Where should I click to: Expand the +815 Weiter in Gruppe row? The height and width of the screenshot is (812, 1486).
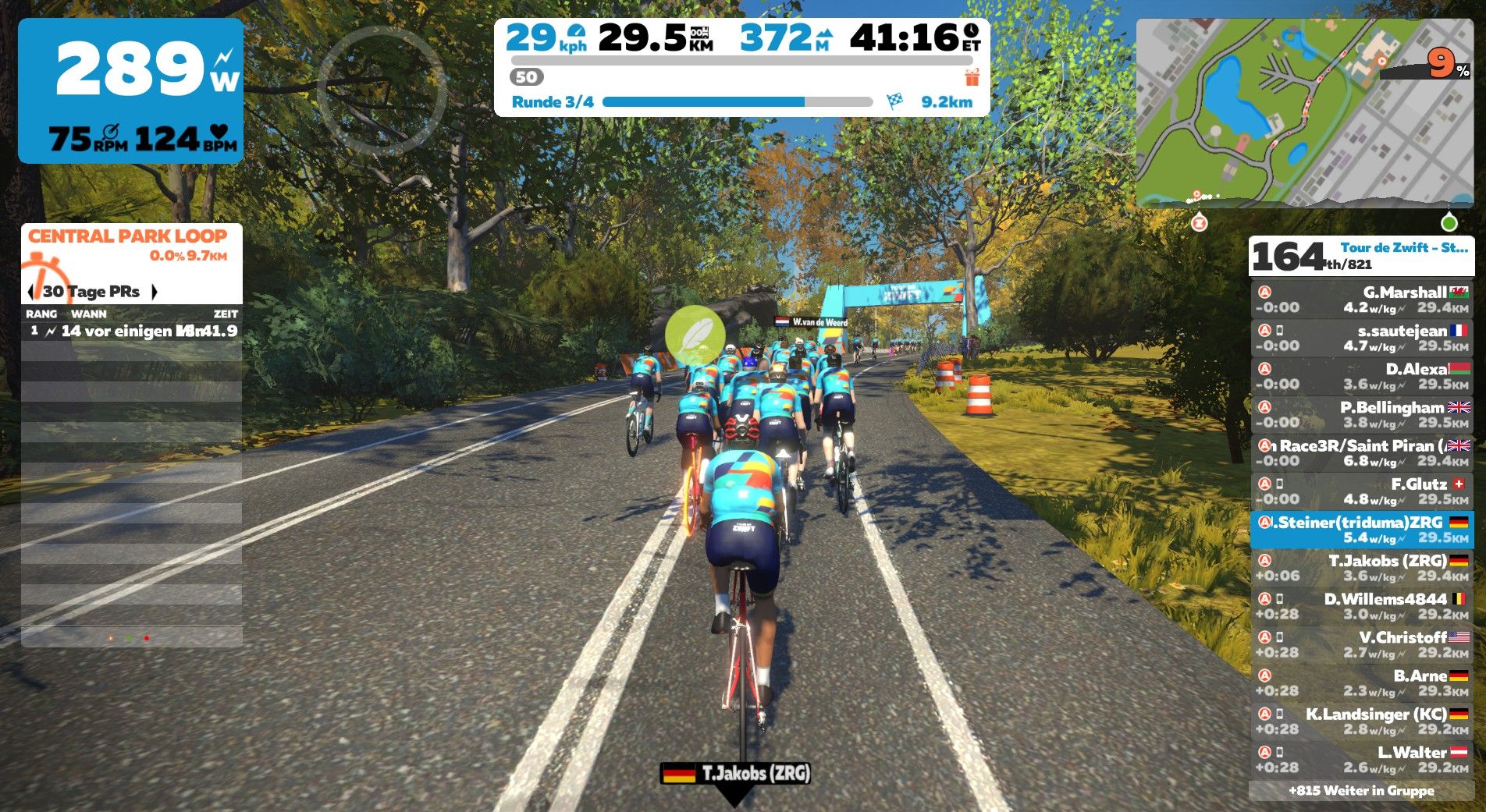click(x=1361, y=791)
